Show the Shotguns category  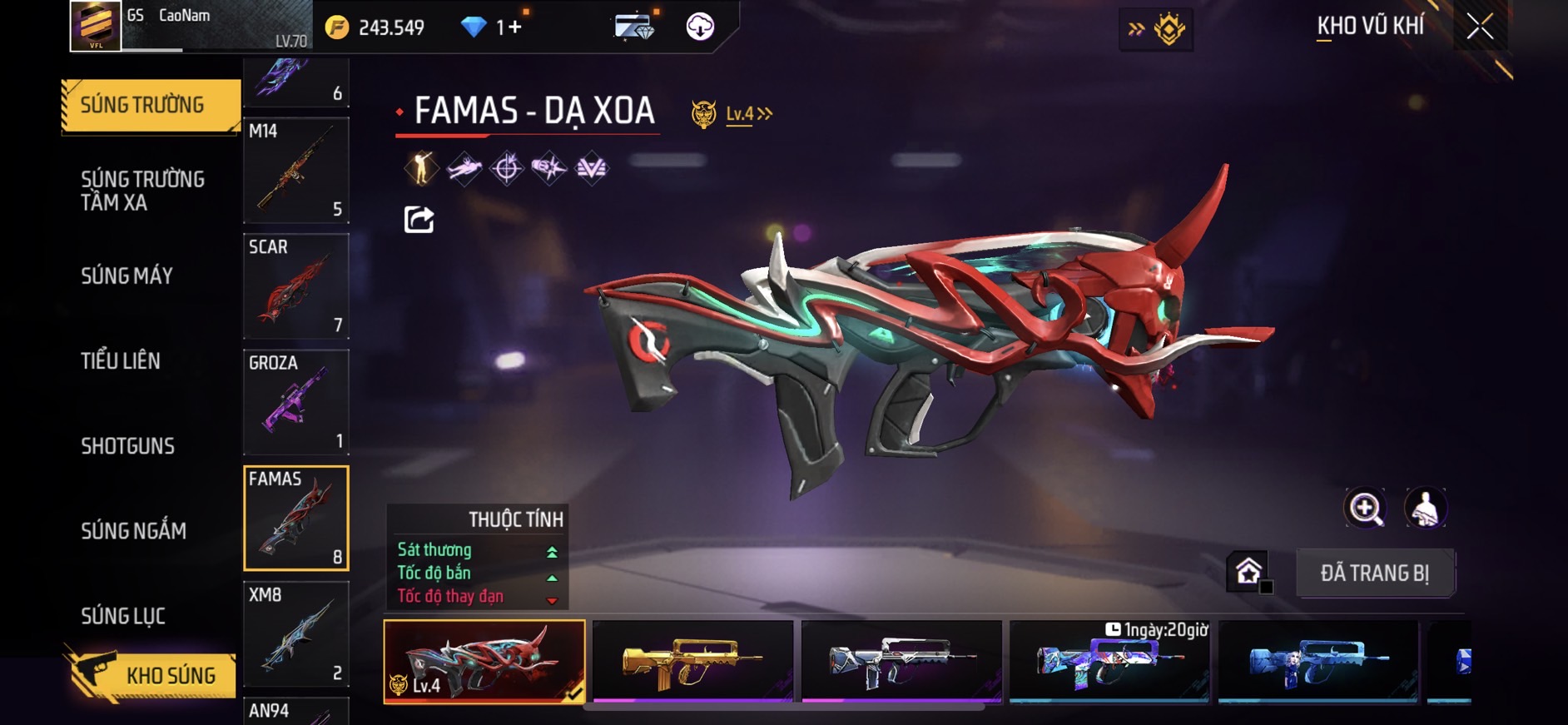pos(127,446)
